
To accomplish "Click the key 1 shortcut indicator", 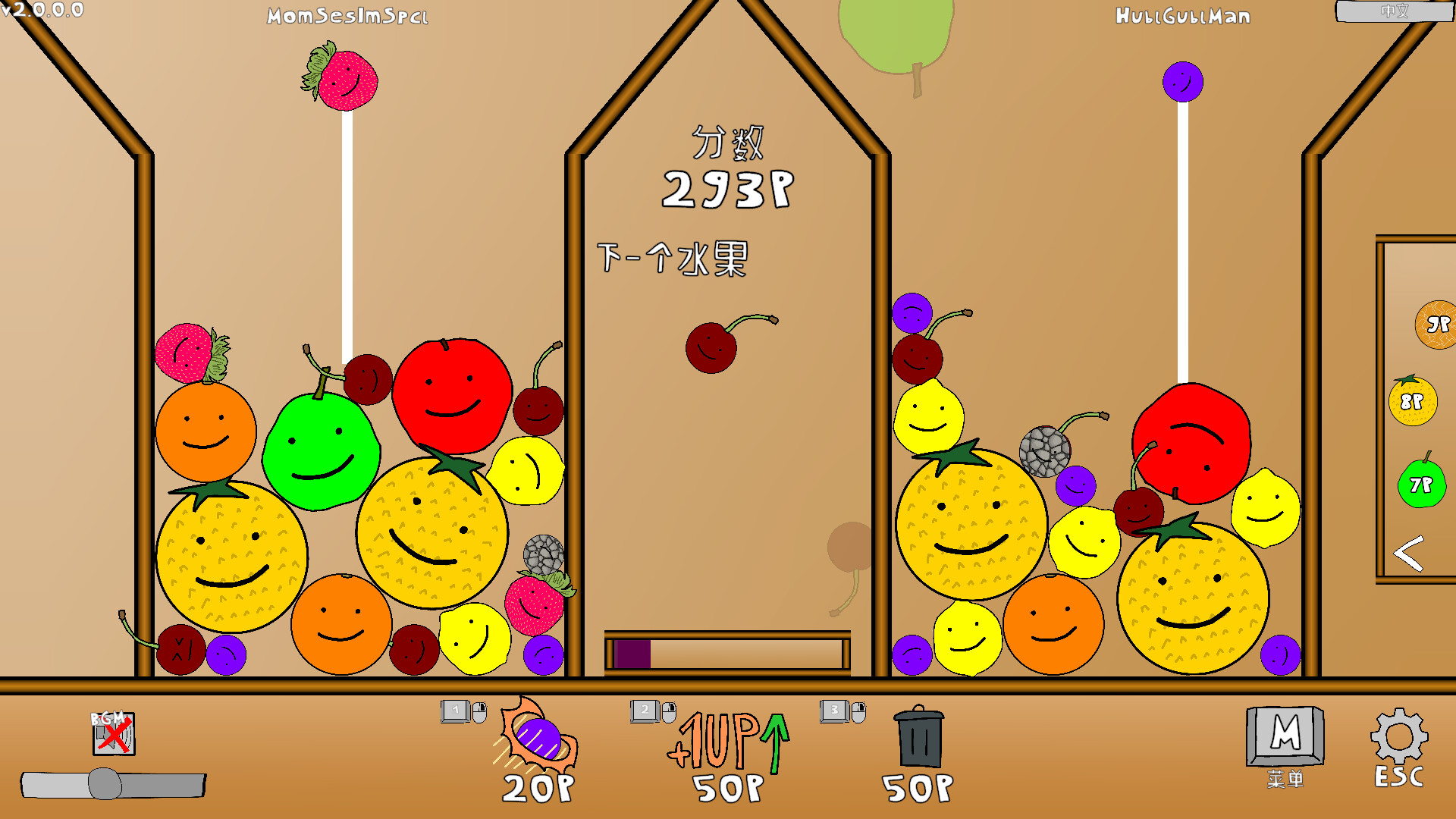I will click(x=455, y=711).
